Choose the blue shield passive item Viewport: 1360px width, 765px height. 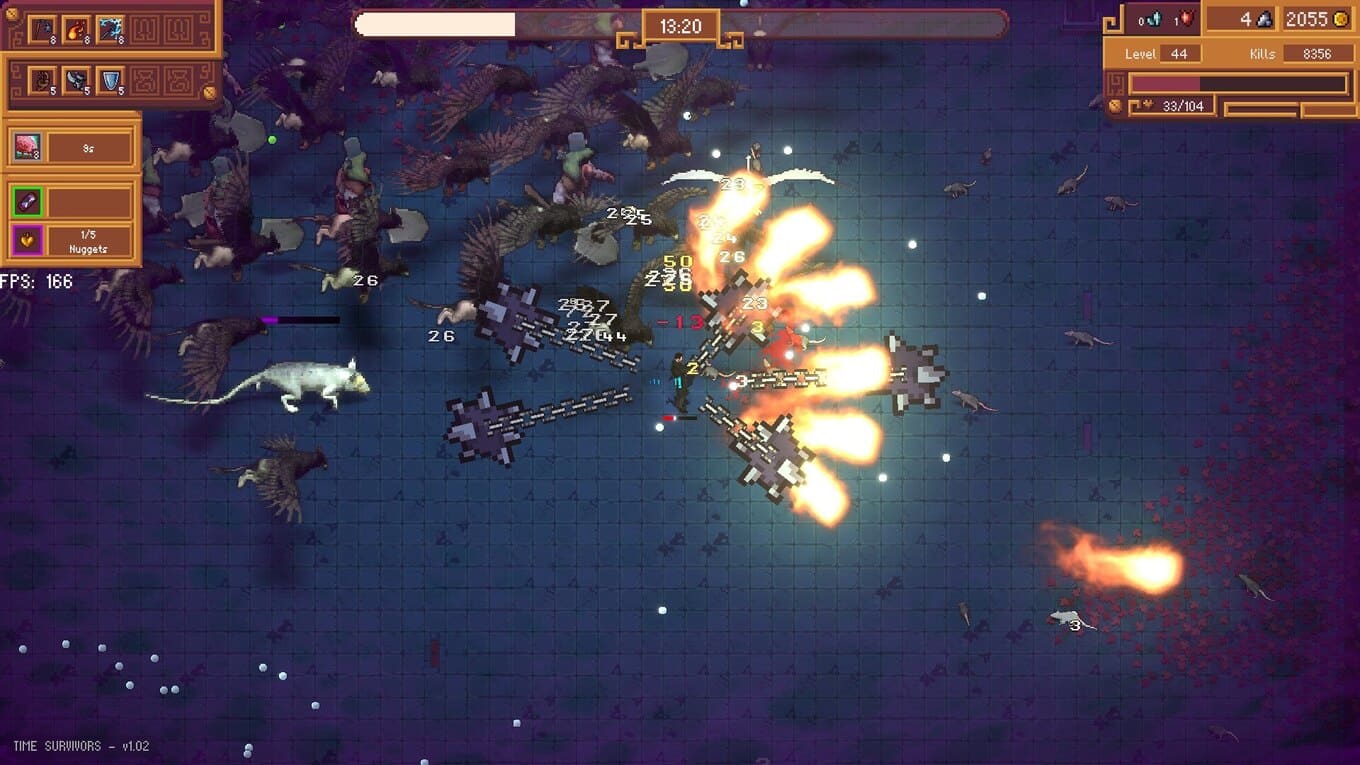(x=110, y=80)
